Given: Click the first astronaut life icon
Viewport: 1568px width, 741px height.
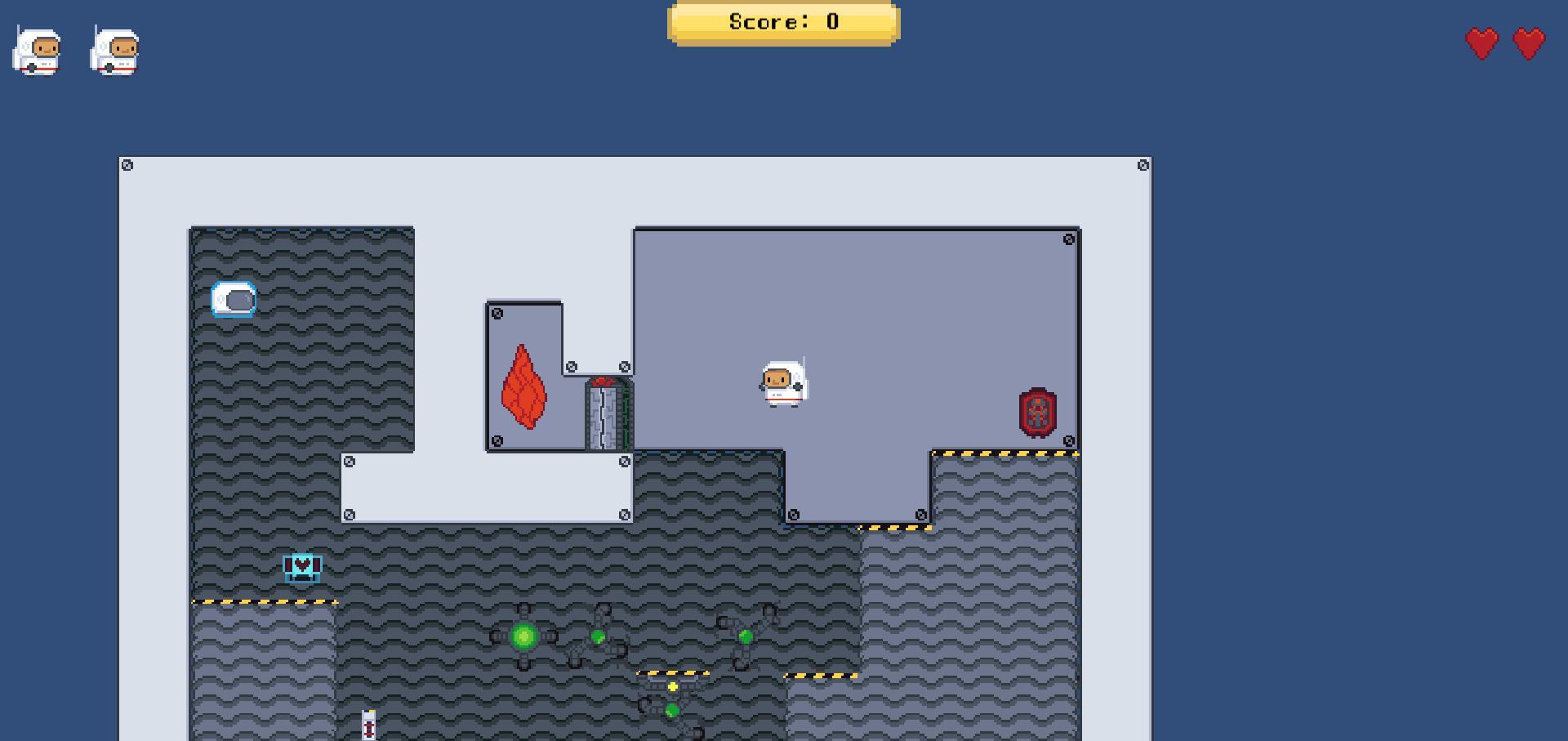Looking at the screenshot, I should (x=37, y=51).
